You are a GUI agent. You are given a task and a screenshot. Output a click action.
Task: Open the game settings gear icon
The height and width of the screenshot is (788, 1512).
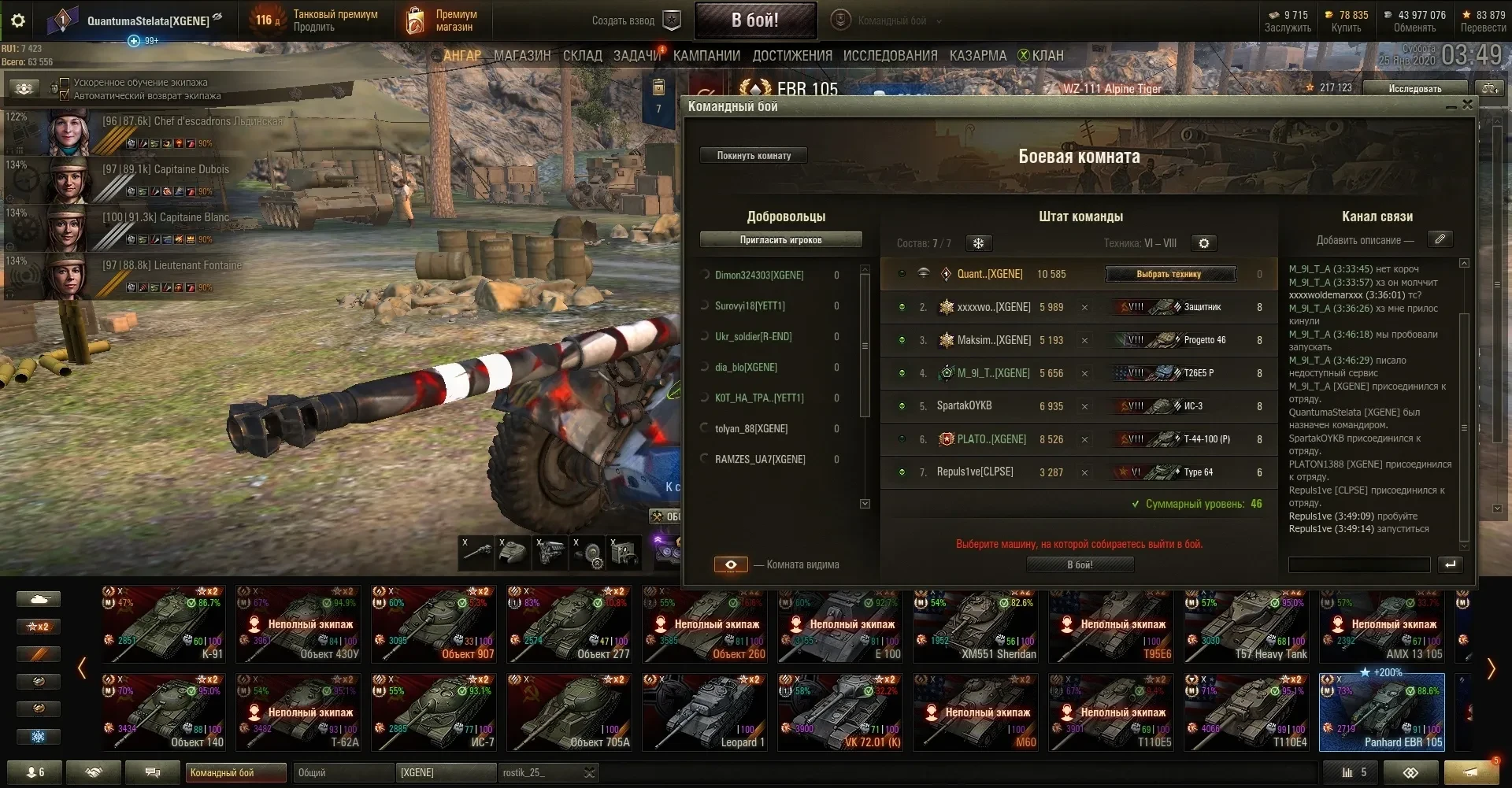pos(17,20)
